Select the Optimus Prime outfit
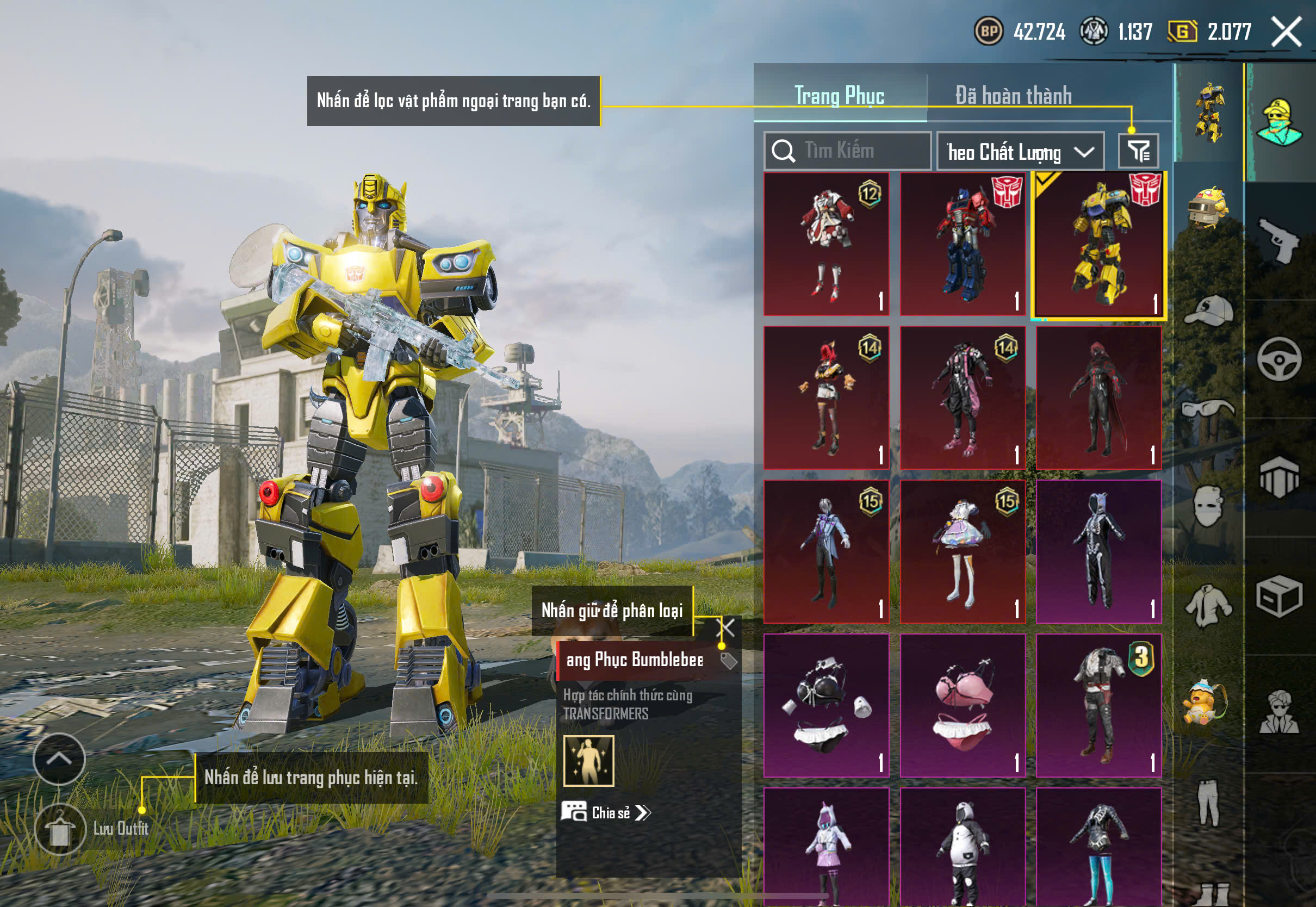1316x907 pixels. [963, 244]
